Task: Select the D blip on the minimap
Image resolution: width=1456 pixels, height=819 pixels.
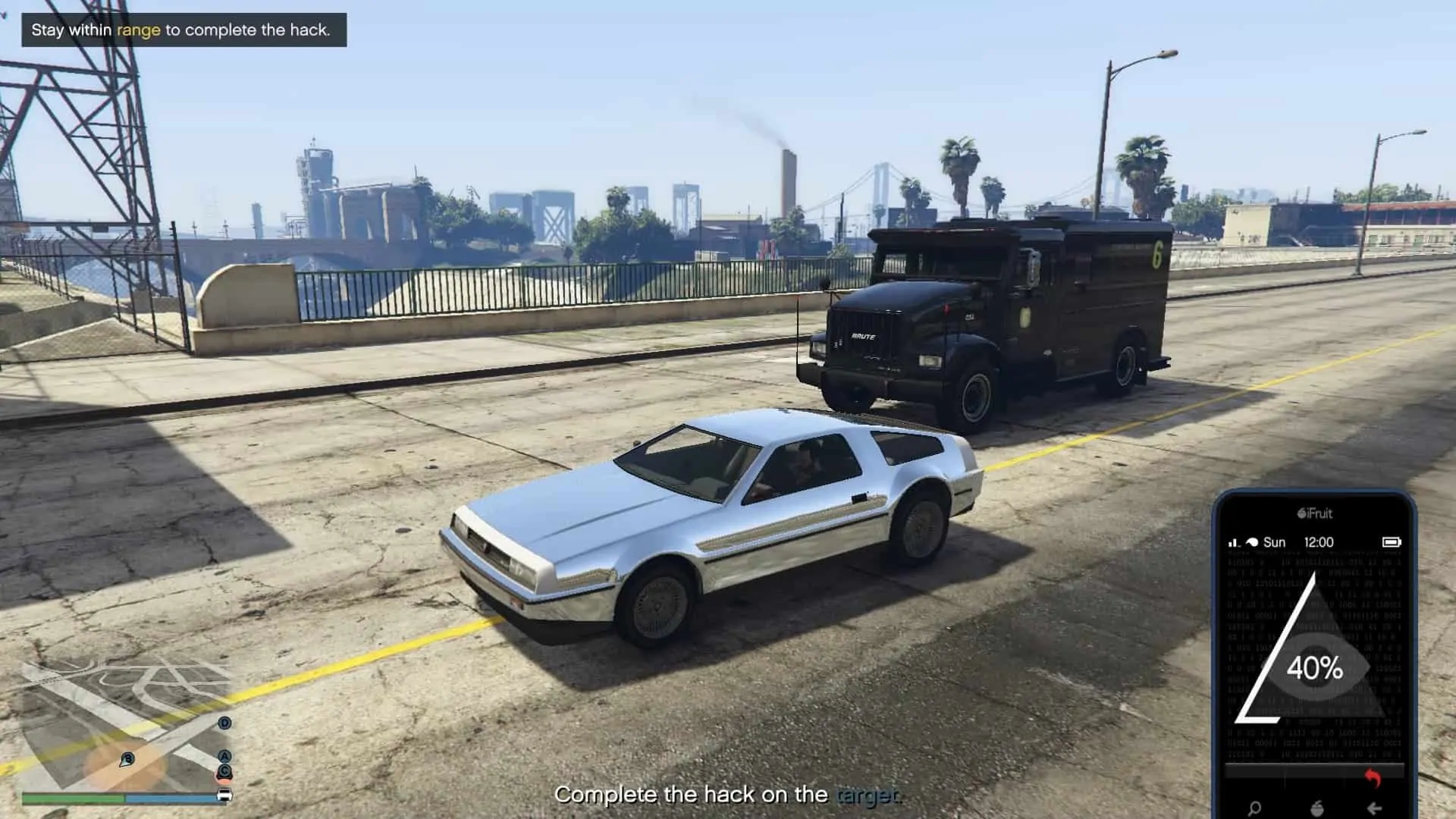Action: [224, 723]
